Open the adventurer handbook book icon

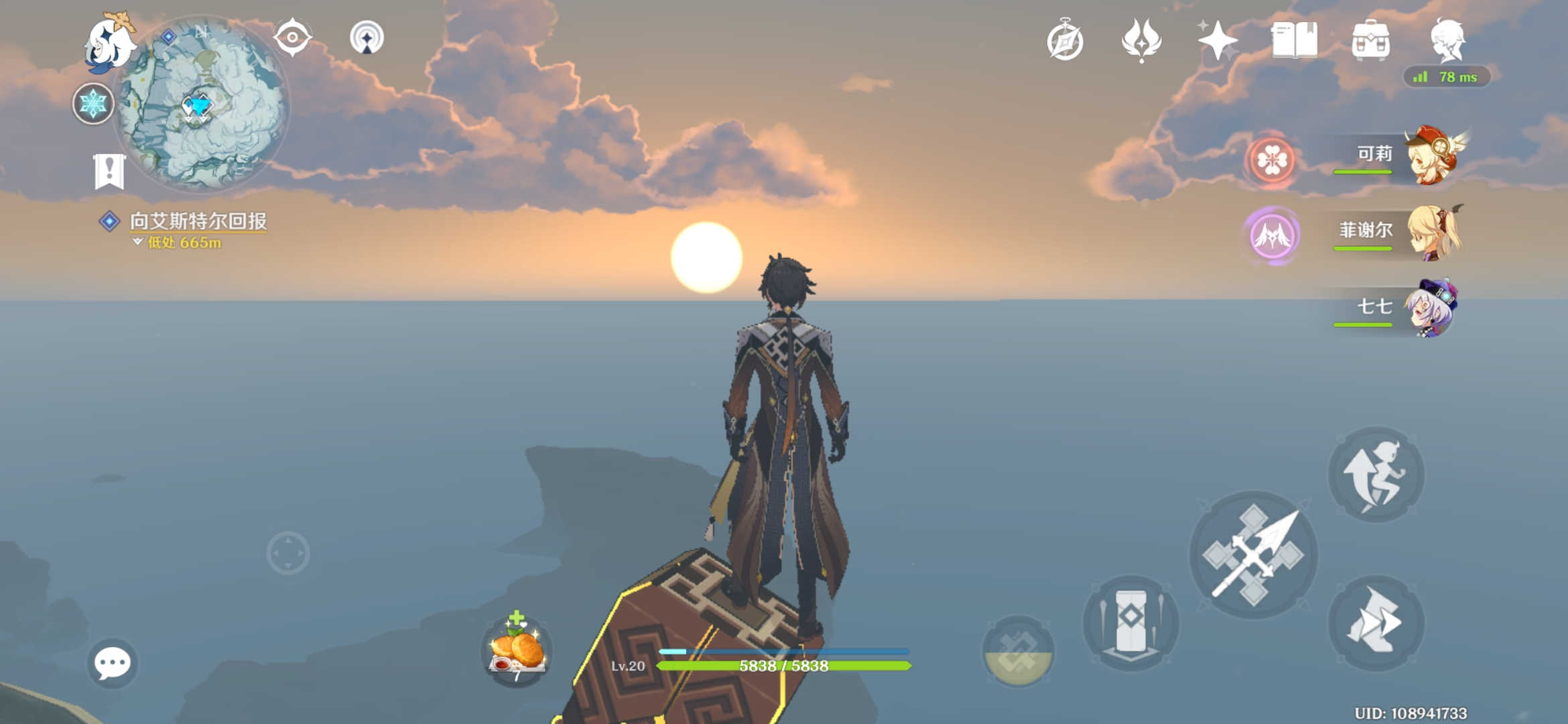[1294, 40]
